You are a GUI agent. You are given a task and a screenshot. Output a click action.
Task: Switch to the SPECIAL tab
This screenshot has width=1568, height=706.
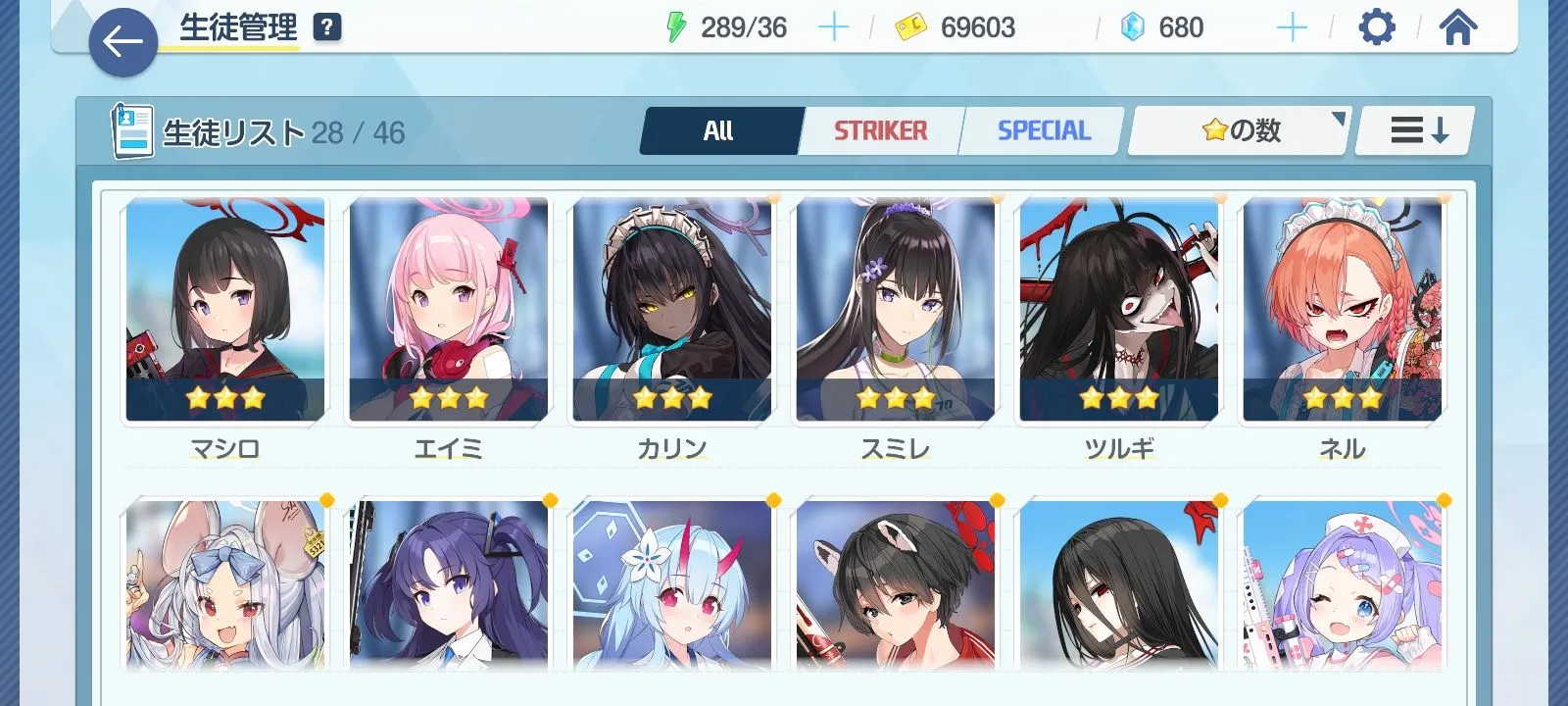click(1043, 130)
